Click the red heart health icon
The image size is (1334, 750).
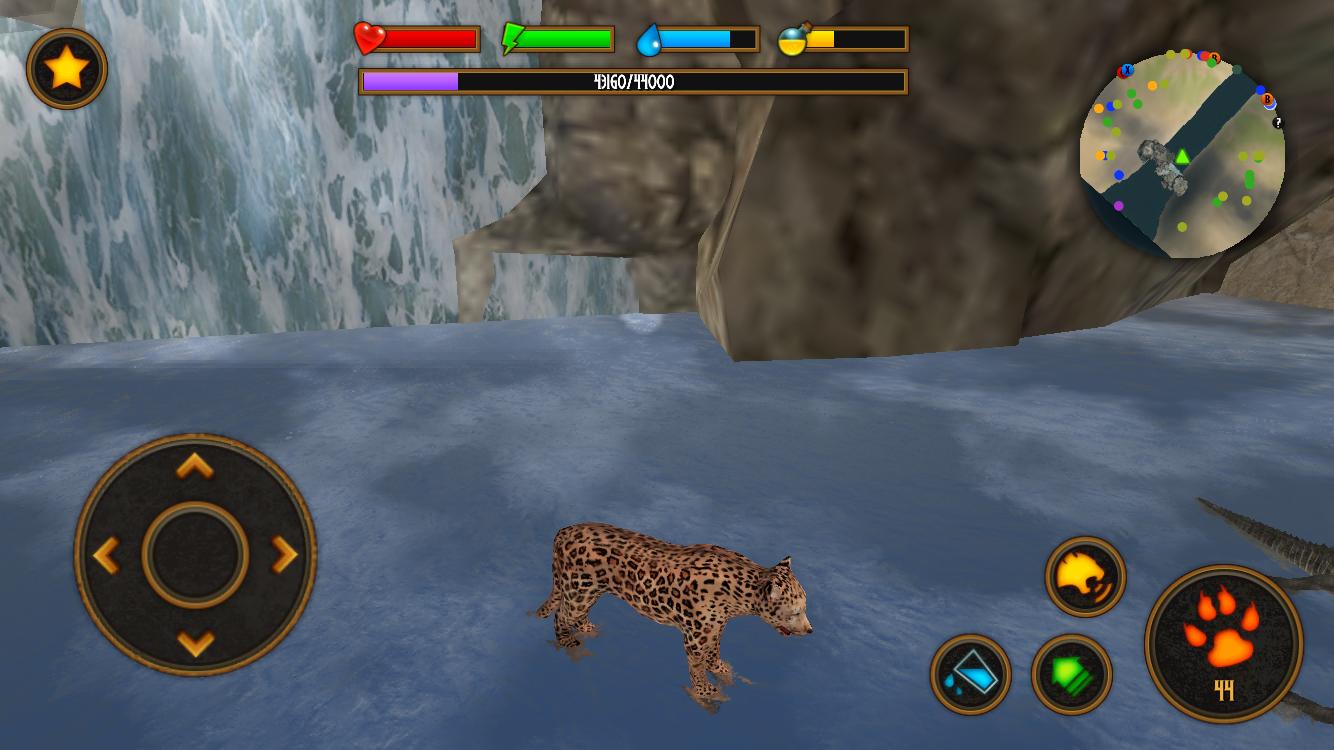point(369,37)
